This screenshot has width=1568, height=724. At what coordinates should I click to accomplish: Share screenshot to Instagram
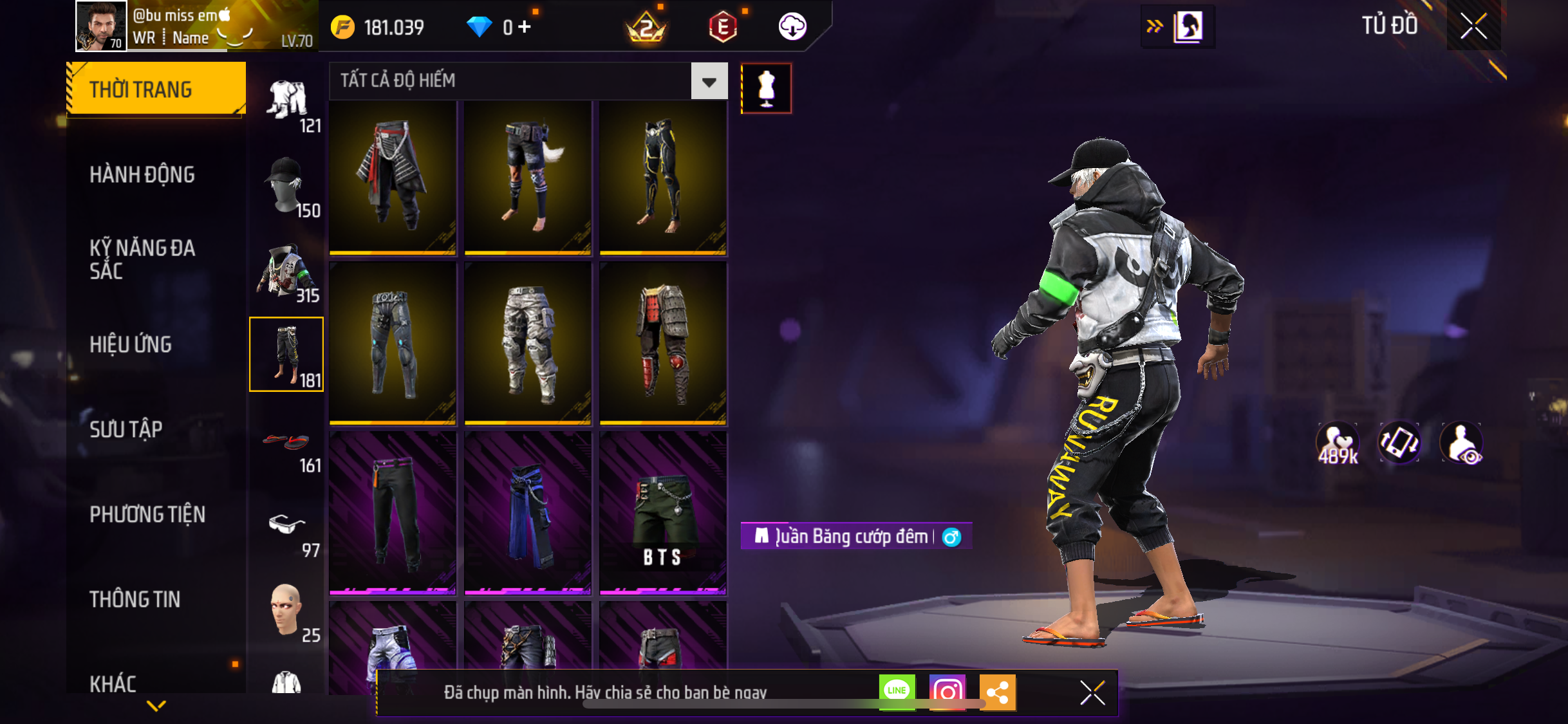(947, 692)
